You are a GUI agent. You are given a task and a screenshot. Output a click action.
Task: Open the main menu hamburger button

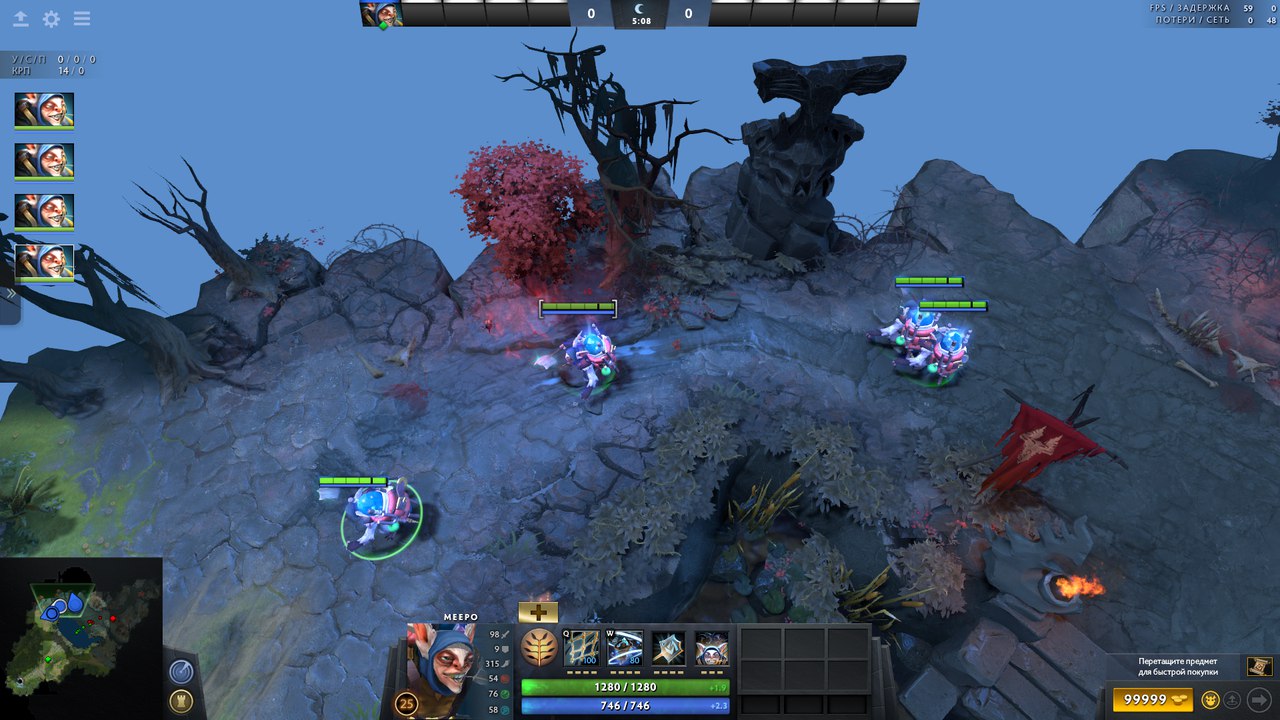[82, 19]
